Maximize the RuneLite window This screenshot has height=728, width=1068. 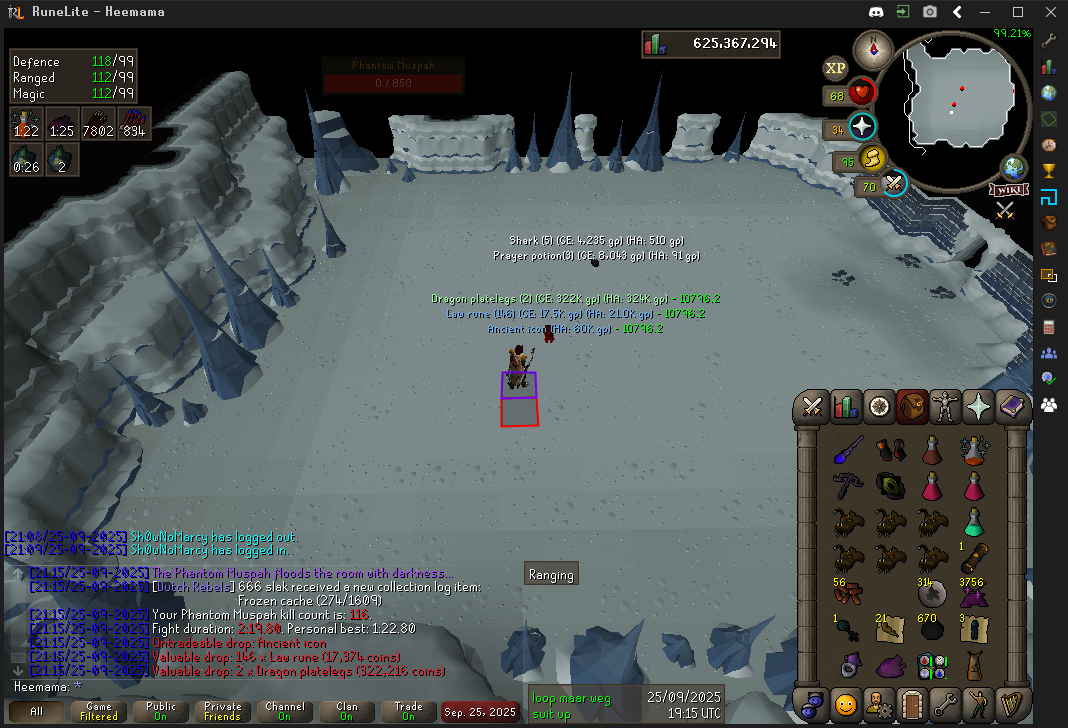pyautogui.click(x=1018, y=12)
